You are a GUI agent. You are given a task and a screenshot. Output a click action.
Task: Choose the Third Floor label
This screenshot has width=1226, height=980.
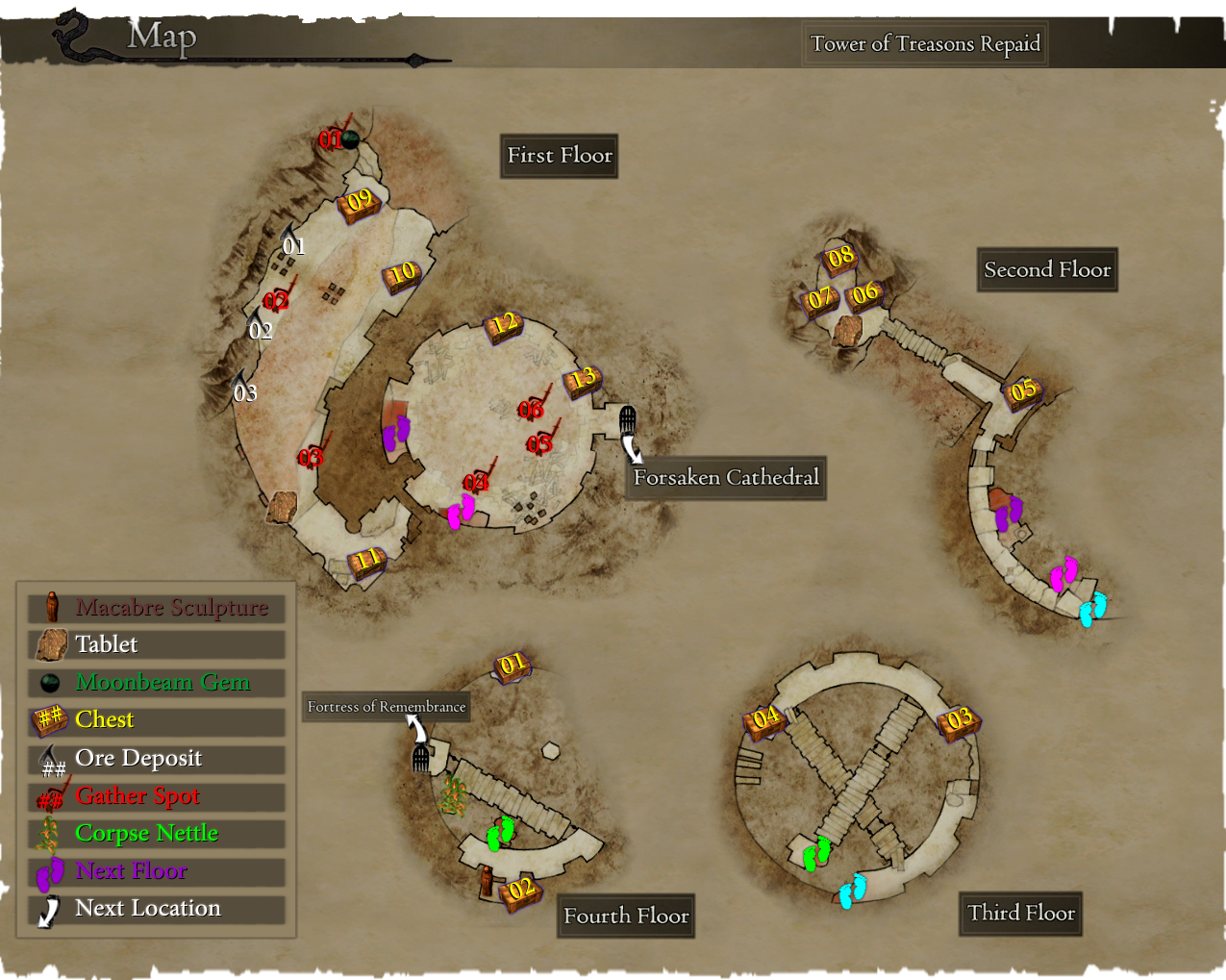(x=1020, y=914)
